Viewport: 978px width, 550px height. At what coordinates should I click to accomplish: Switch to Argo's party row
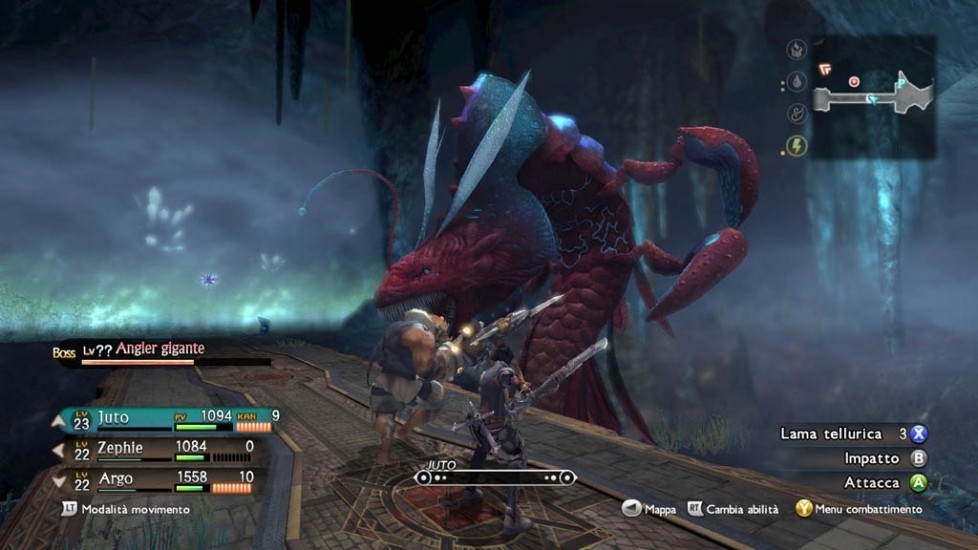tap(160, 480)
